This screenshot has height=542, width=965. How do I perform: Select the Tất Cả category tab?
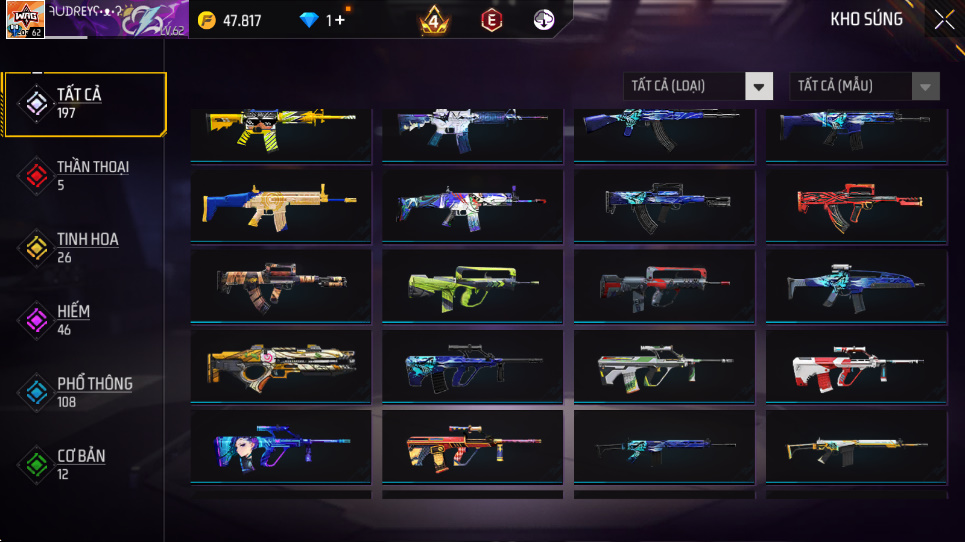[84, 103]
